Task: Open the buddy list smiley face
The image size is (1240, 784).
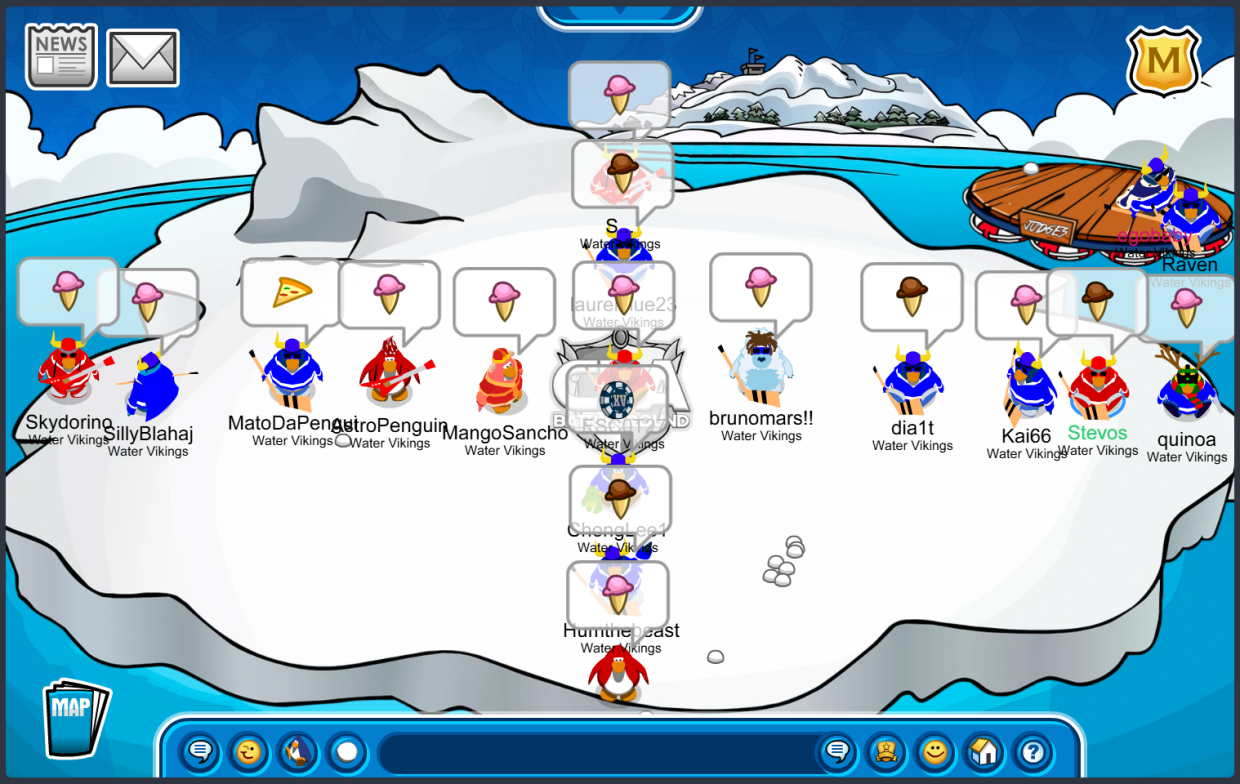Action: 935,751
